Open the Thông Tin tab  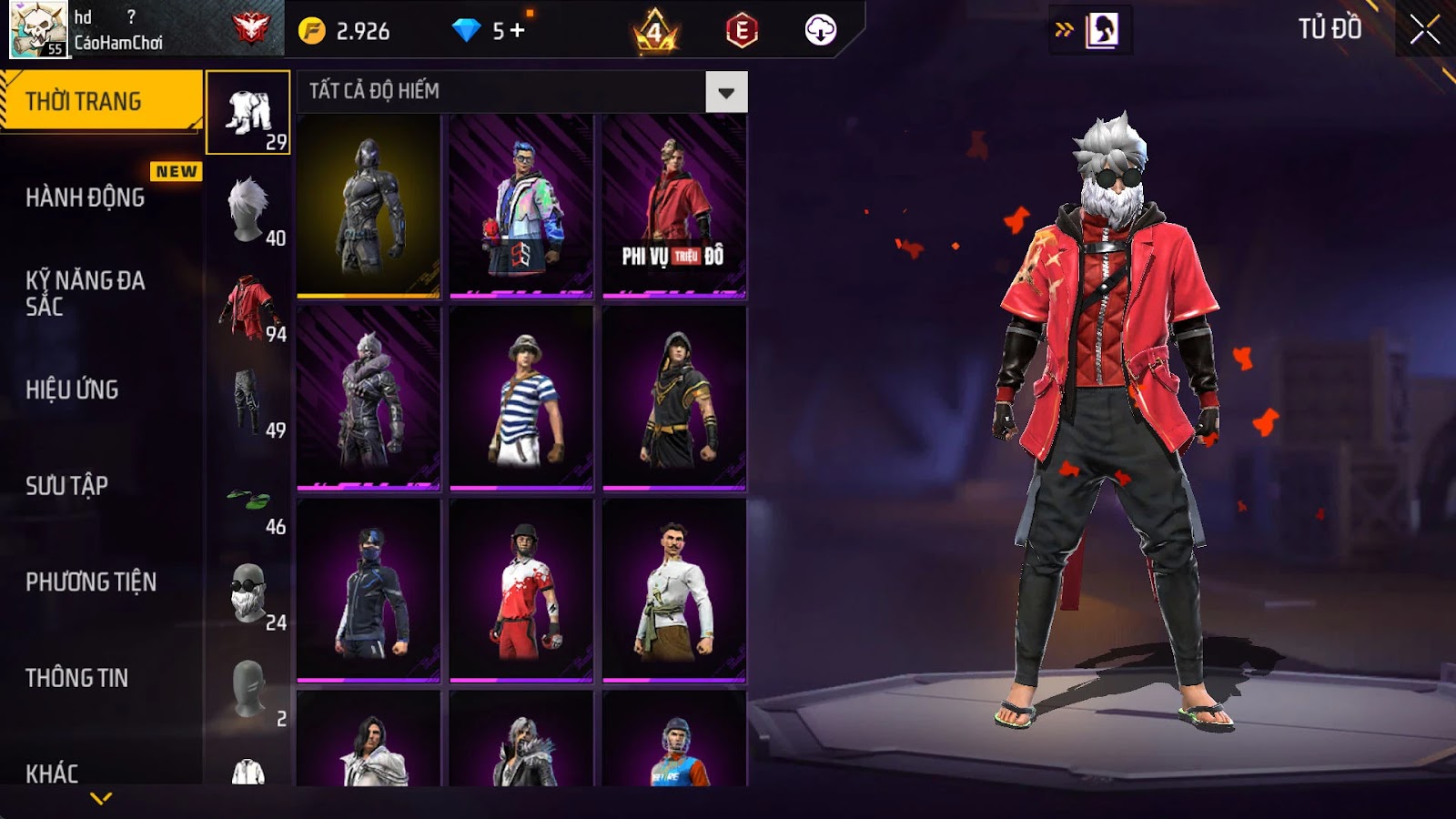[x=77, y=678]
